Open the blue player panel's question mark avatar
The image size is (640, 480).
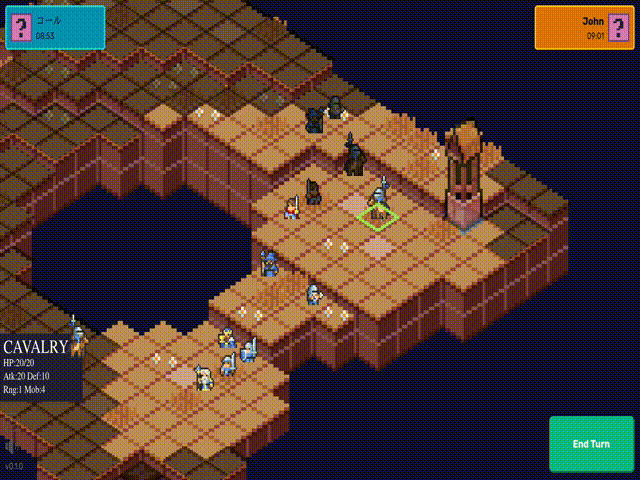click(22, 27)
